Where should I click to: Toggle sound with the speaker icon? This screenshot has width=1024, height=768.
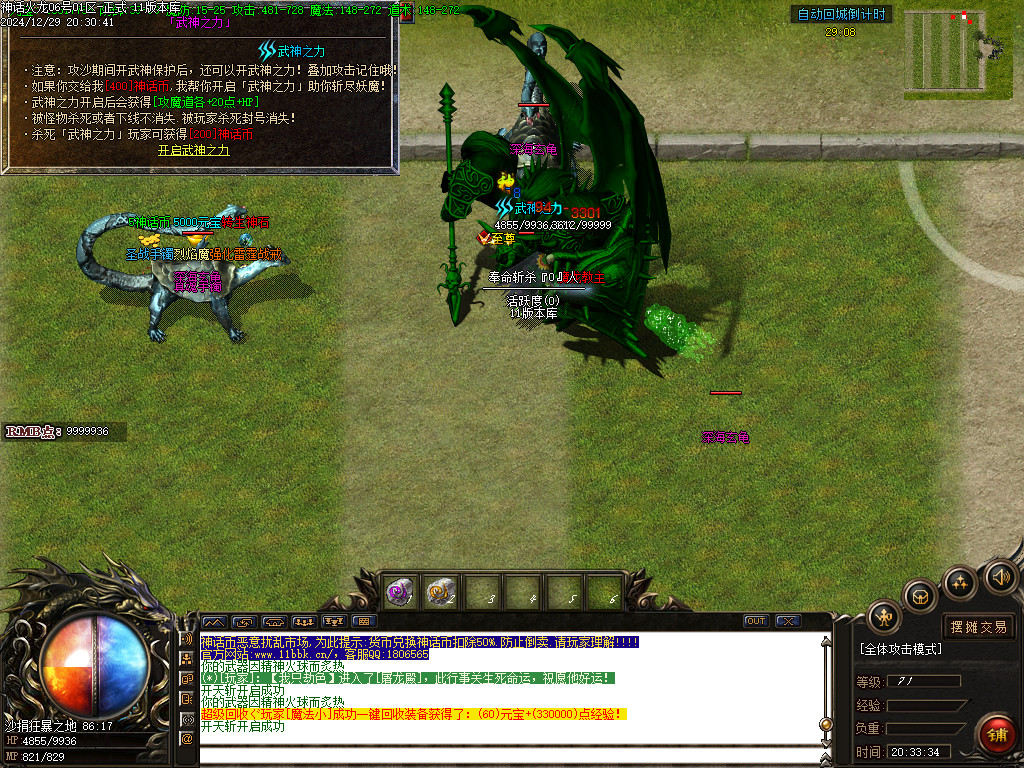pos(999,576)
